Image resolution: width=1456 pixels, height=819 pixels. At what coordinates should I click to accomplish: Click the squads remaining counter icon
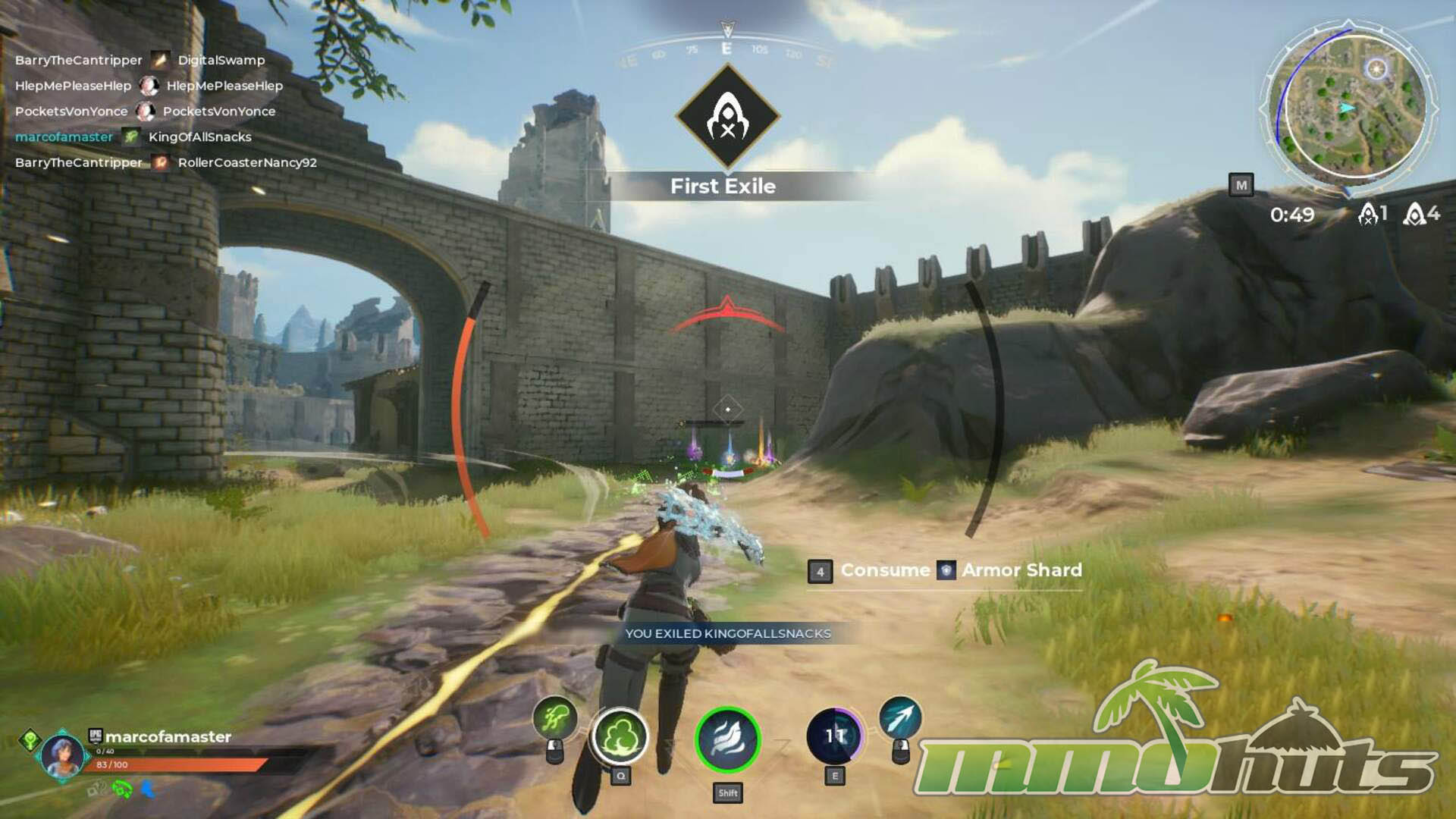point(1414,215)
